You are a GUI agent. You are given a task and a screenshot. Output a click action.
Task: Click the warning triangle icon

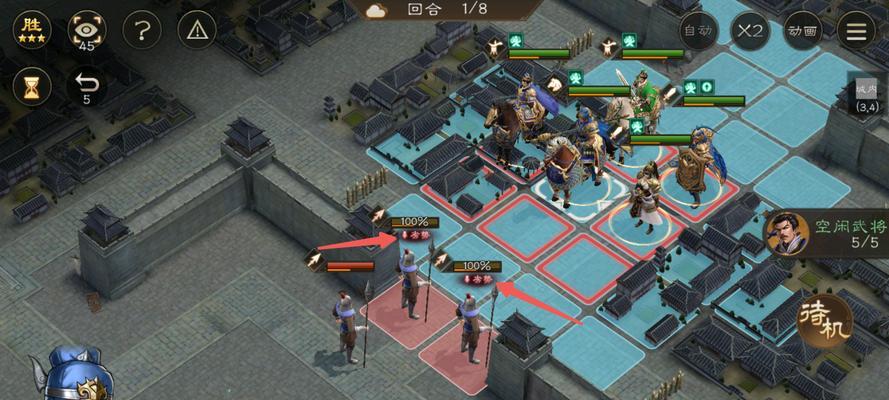(198, 29)
